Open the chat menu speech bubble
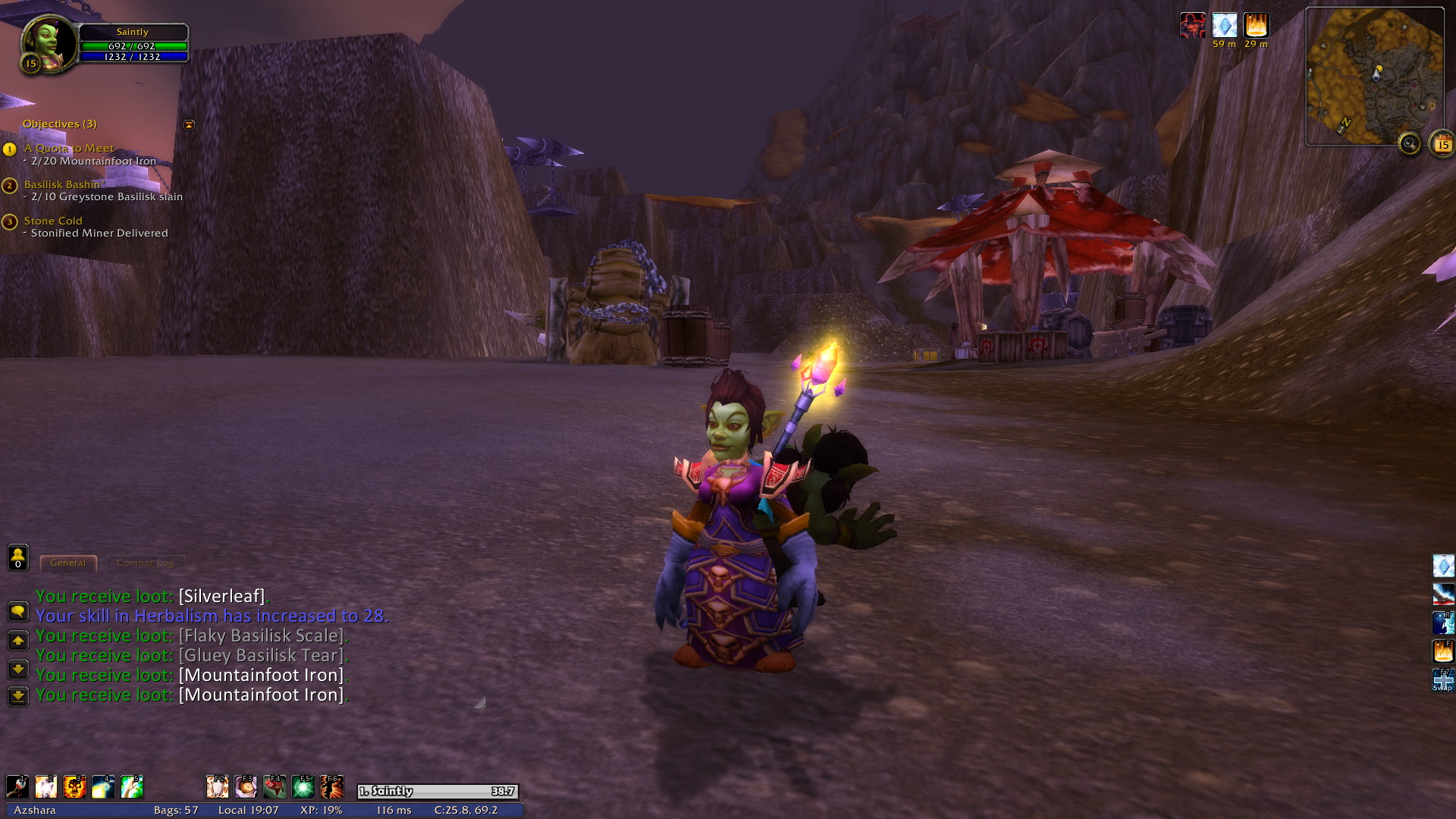1456x819 pixels. [x=17, y=611]
